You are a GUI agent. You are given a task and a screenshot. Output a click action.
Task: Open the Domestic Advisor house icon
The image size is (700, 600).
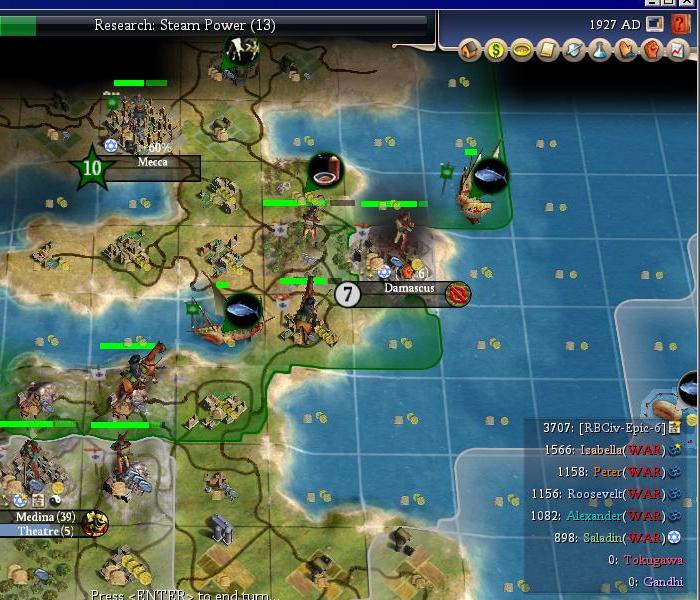click(x=471, y=49)
